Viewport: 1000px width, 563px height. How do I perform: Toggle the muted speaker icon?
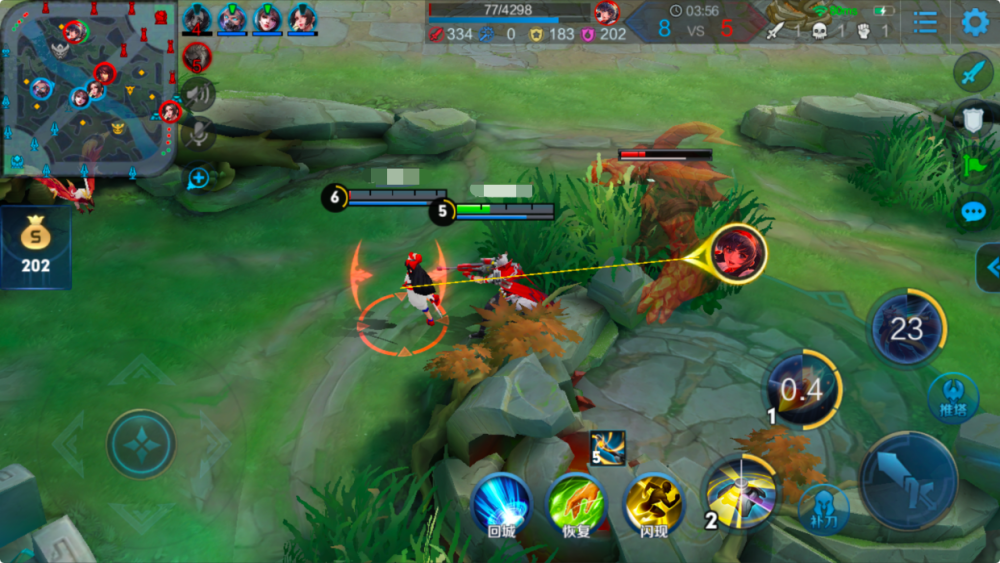[x=199, y=94]
